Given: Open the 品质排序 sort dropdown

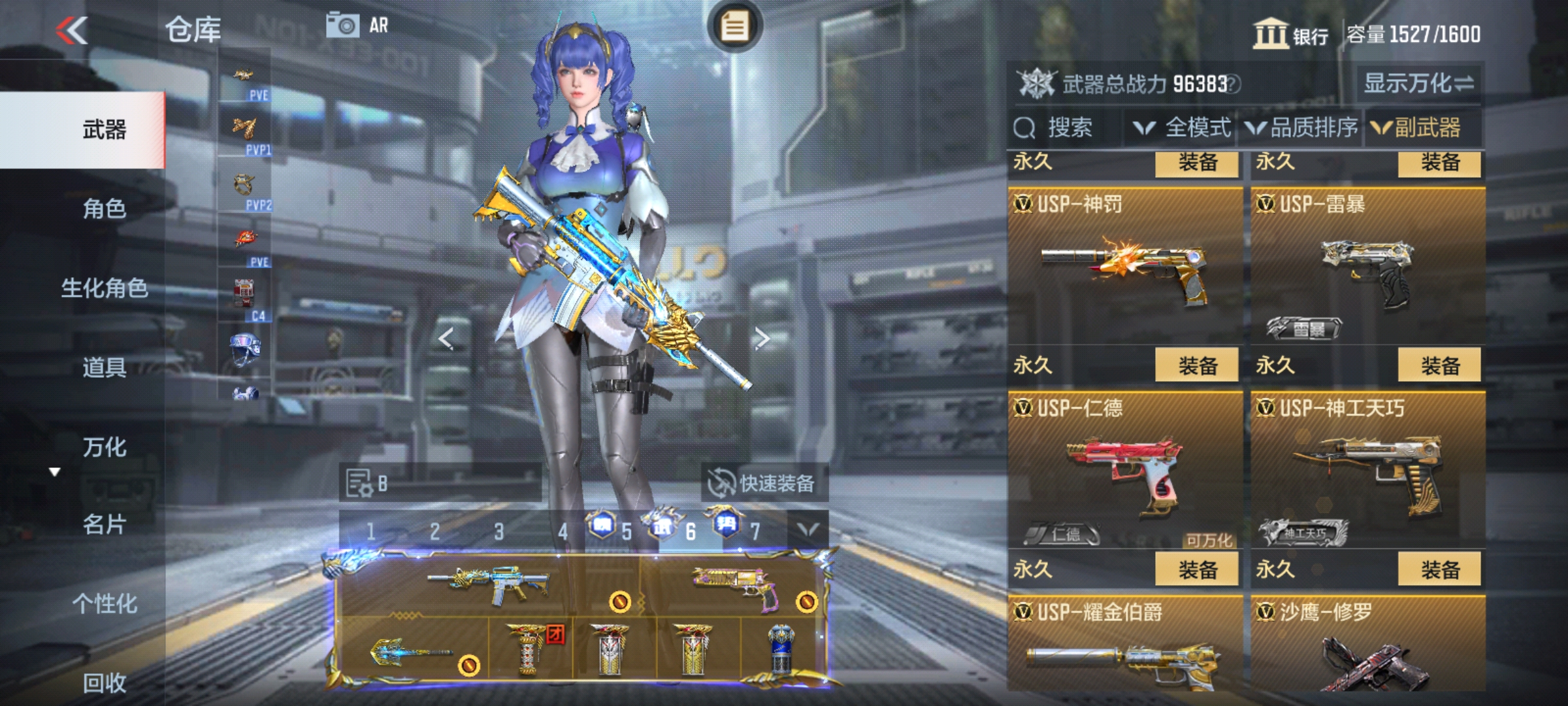Looking at the screenshot, I should (x=1303, y=127).
